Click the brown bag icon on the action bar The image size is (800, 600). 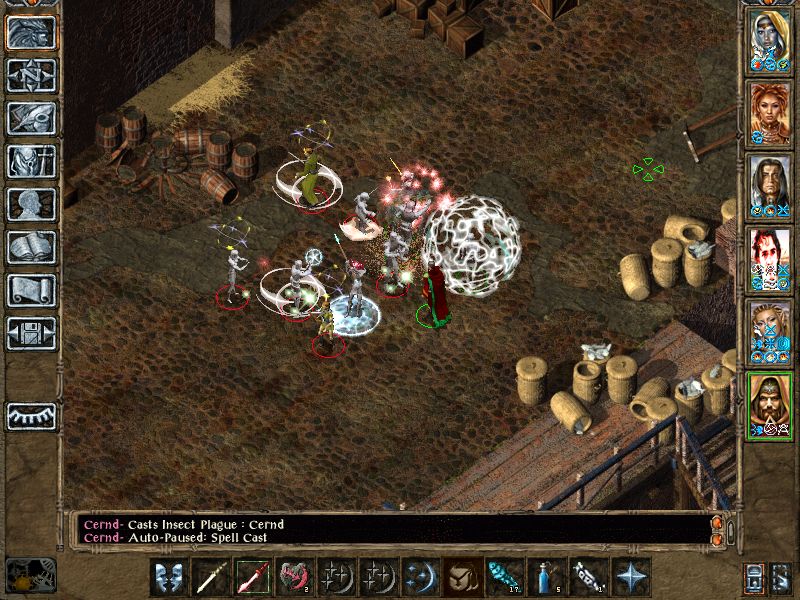pos(461,577)
